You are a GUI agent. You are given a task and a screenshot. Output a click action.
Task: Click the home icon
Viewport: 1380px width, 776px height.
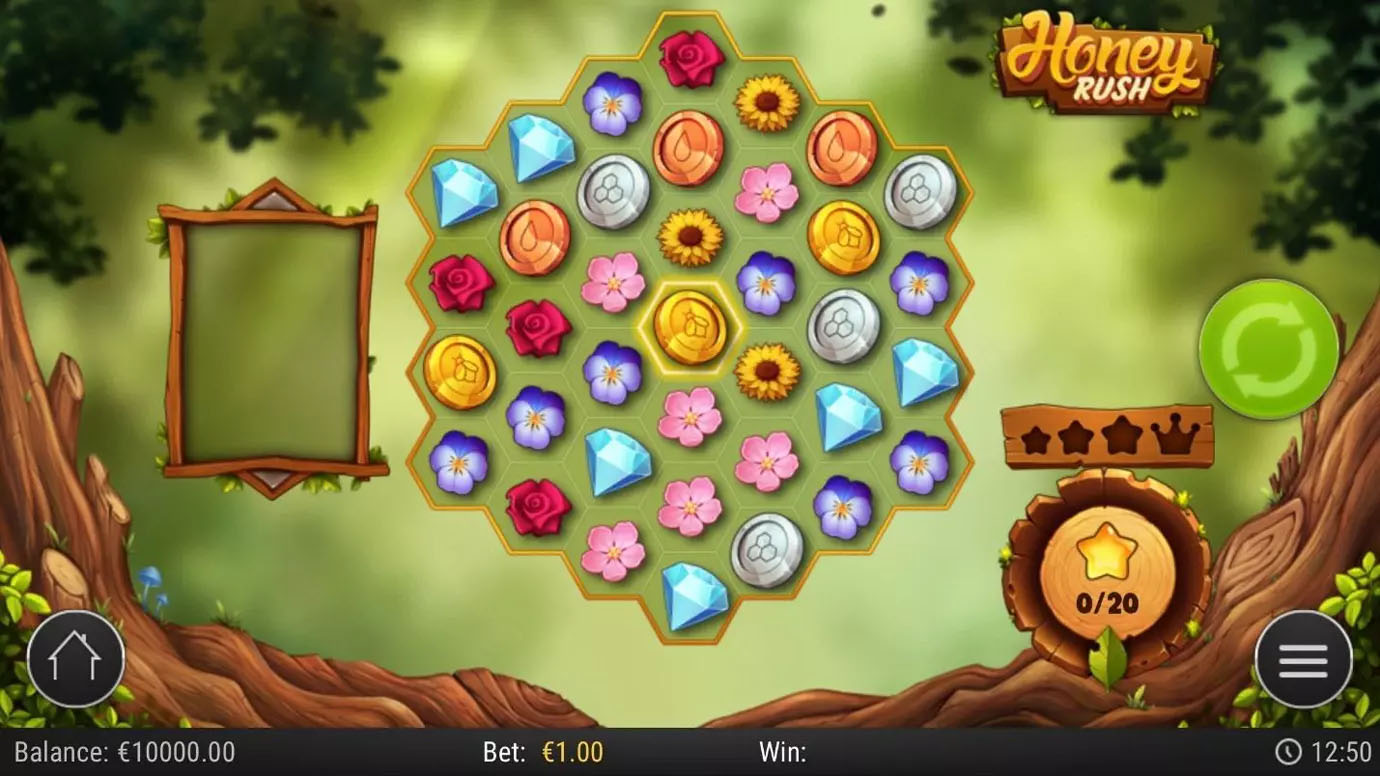[75, 659]
